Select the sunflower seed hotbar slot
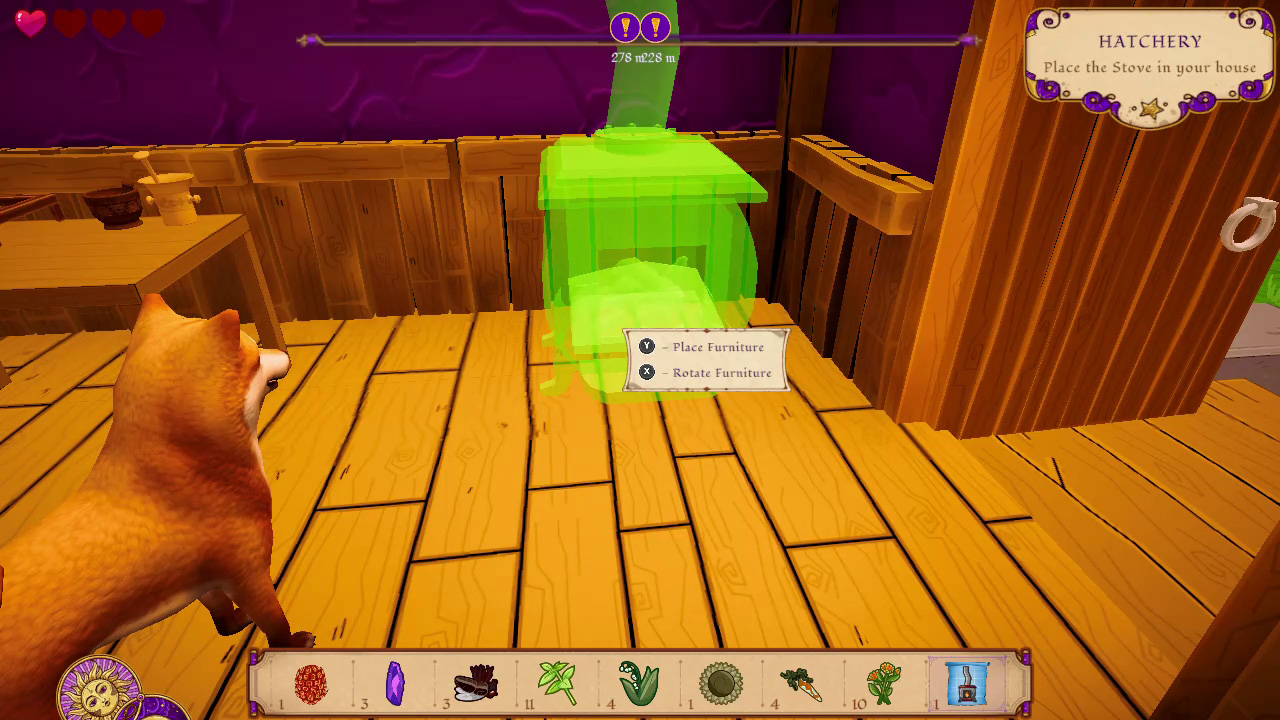This screenshot has height=720, width=1280. (x=723, y=683)
